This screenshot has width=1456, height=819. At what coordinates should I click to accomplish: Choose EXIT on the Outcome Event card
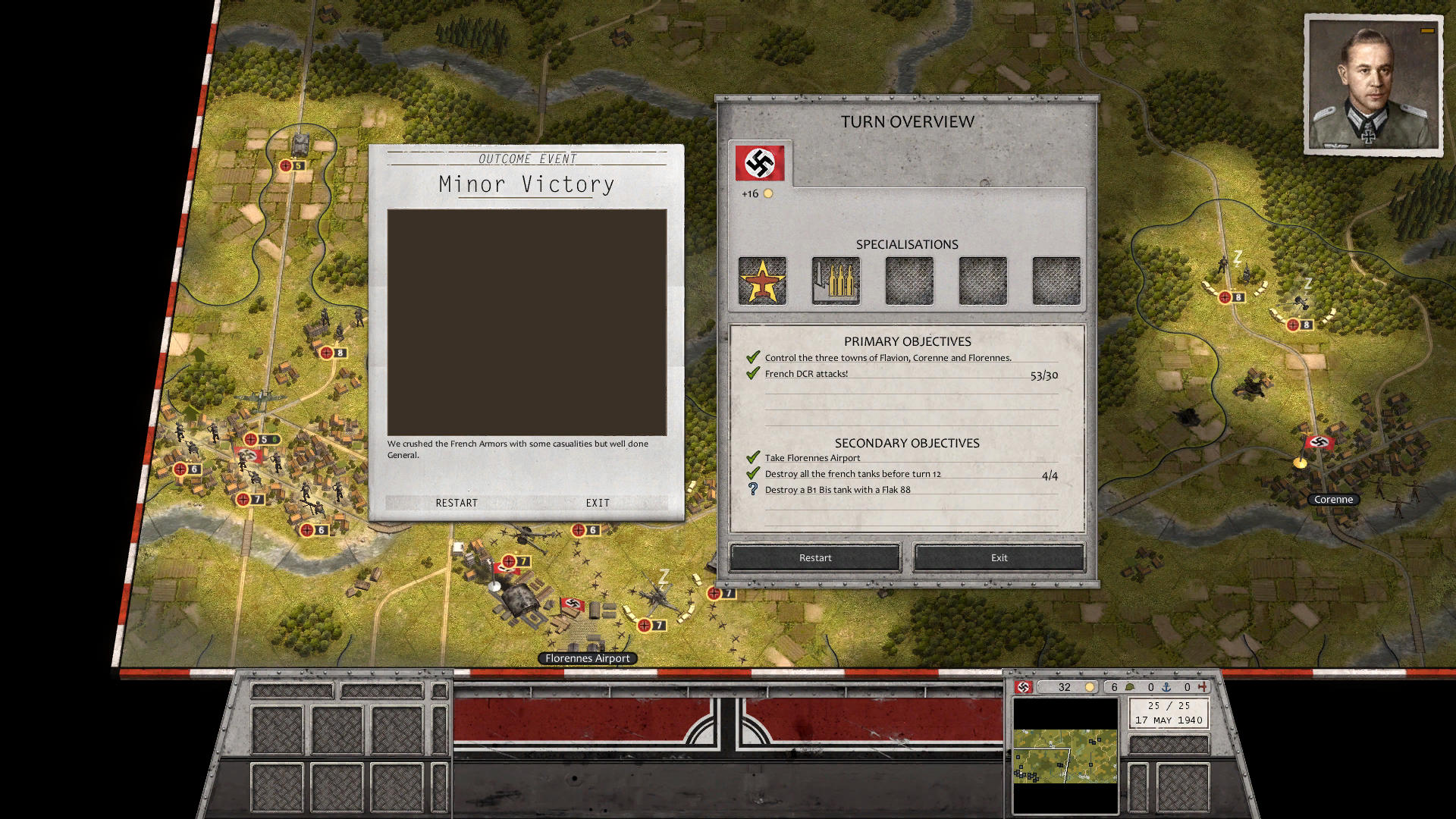coord(598,503)
